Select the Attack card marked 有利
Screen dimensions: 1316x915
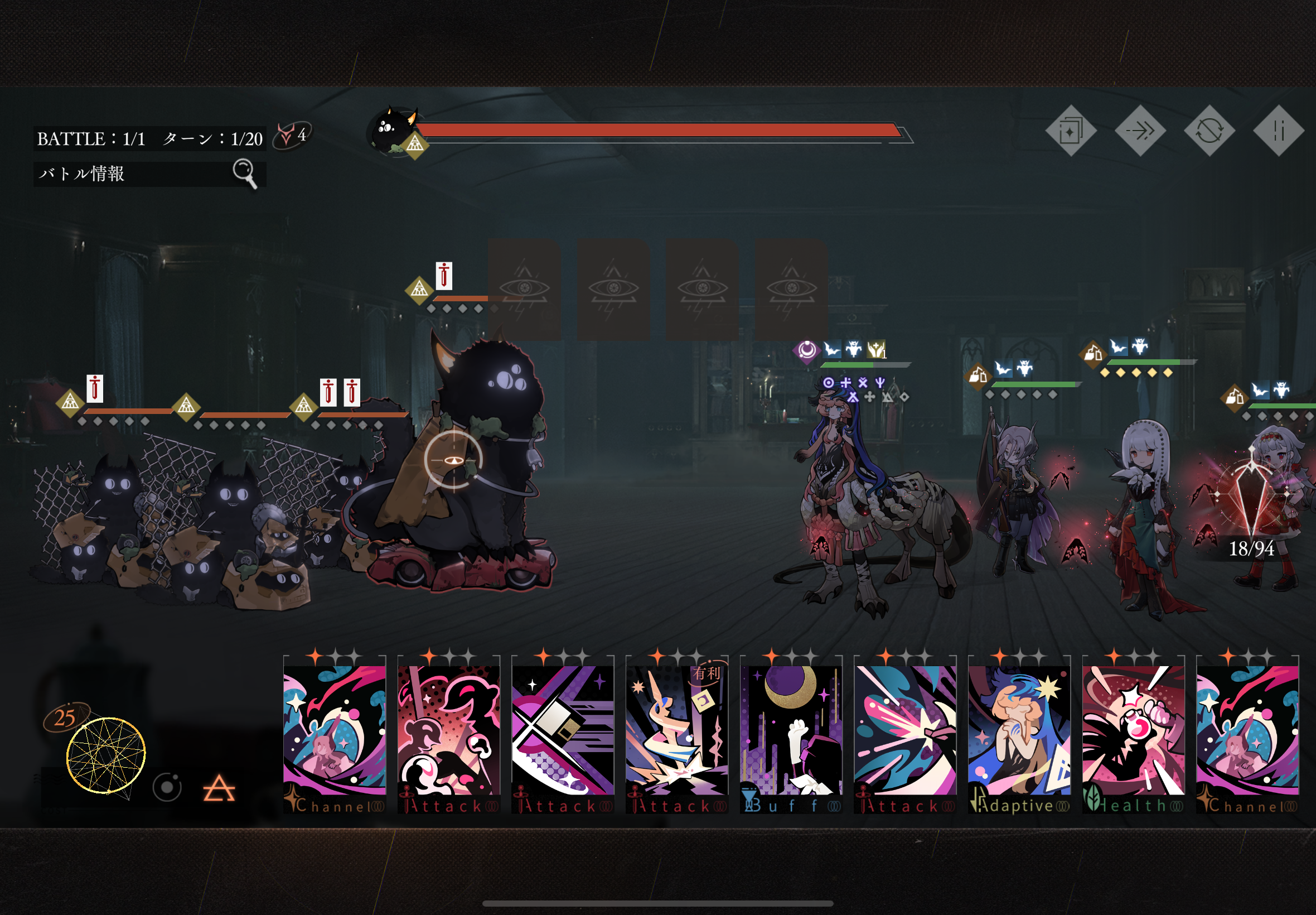(x=676, y=735)
